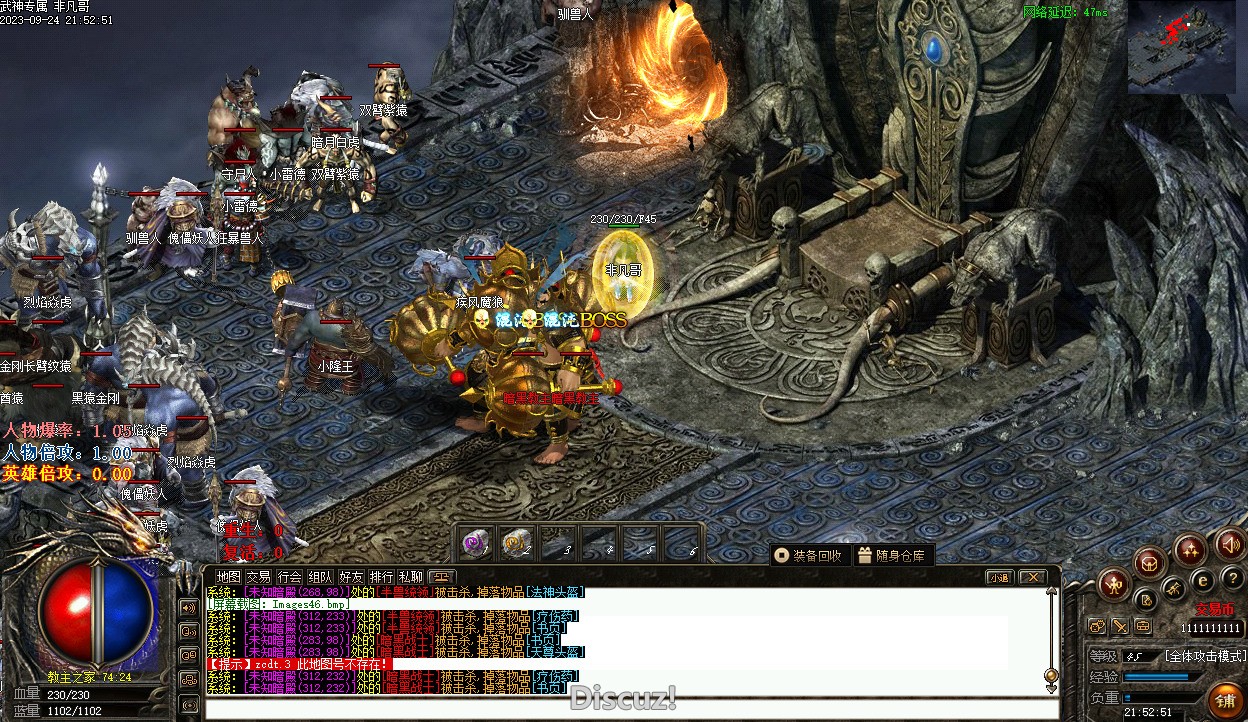
Task: Open the 交易 trade tab
Action: [x=259, y=577]
